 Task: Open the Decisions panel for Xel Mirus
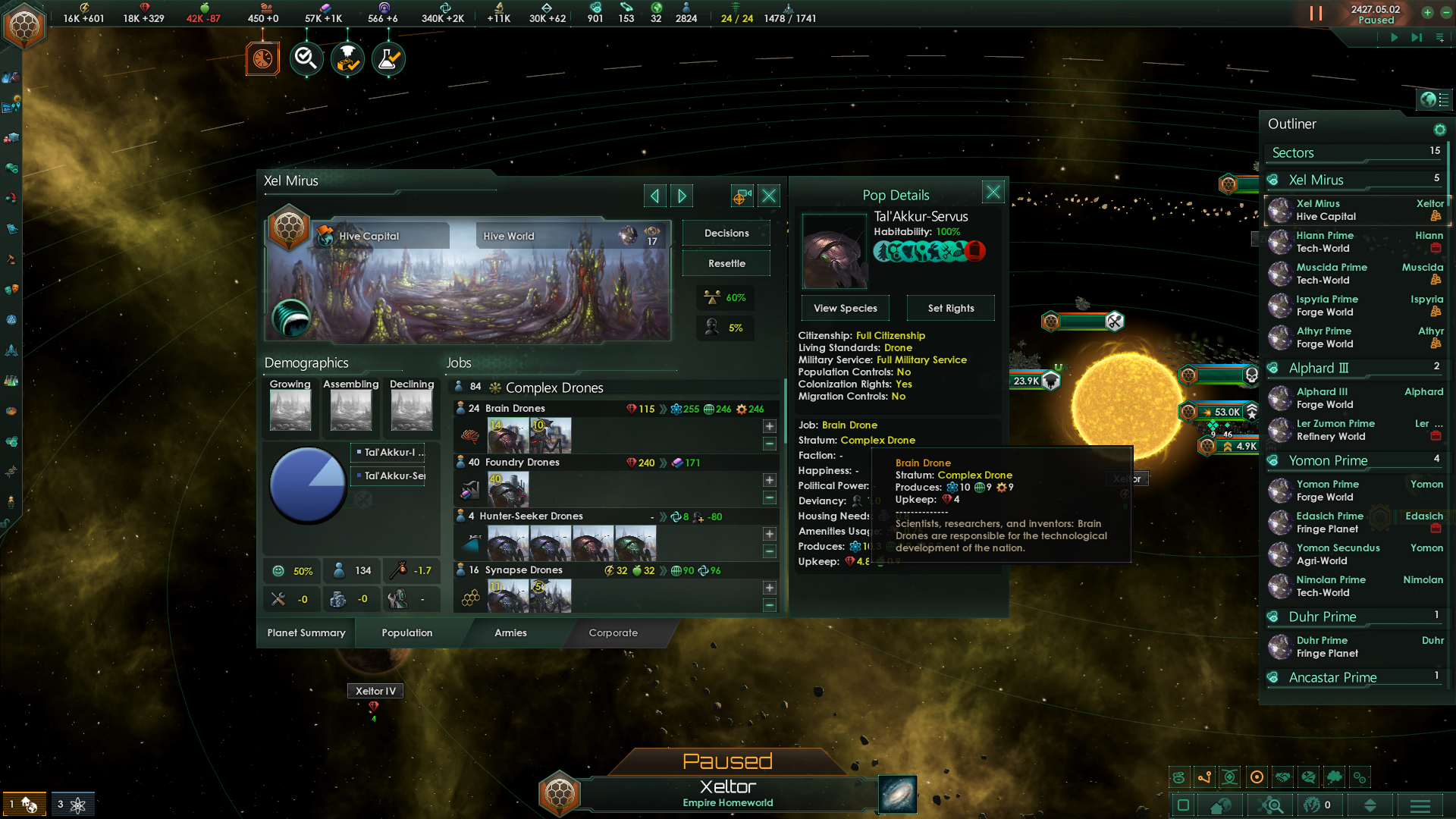pos(726,233)
